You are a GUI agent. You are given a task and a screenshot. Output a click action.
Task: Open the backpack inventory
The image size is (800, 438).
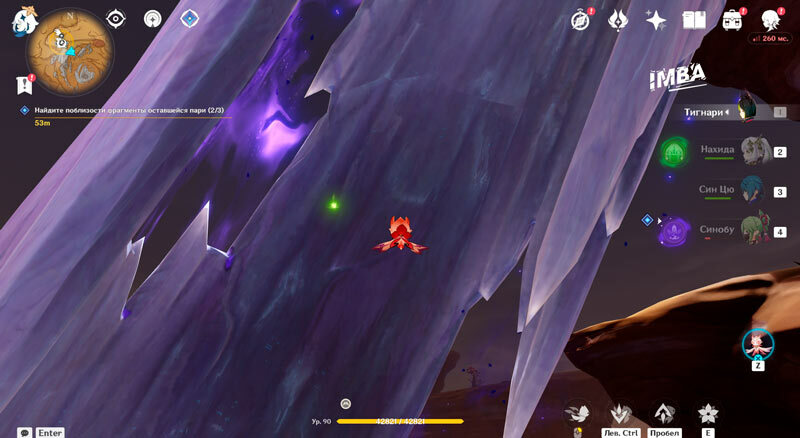(x=732, y=20)
